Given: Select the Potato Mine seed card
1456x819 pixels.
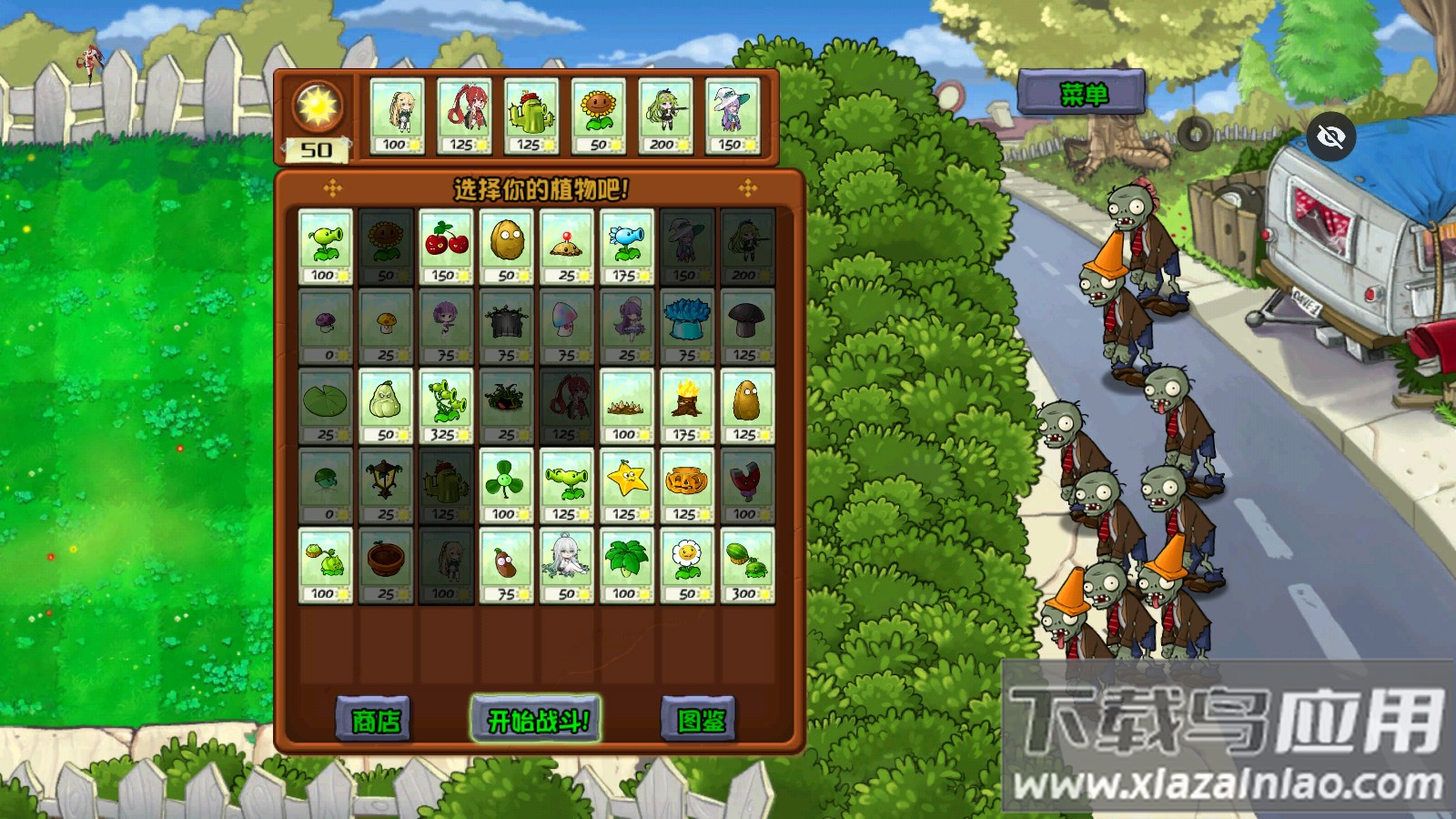Looking at the screenshot, I should (x=567, y=247).
